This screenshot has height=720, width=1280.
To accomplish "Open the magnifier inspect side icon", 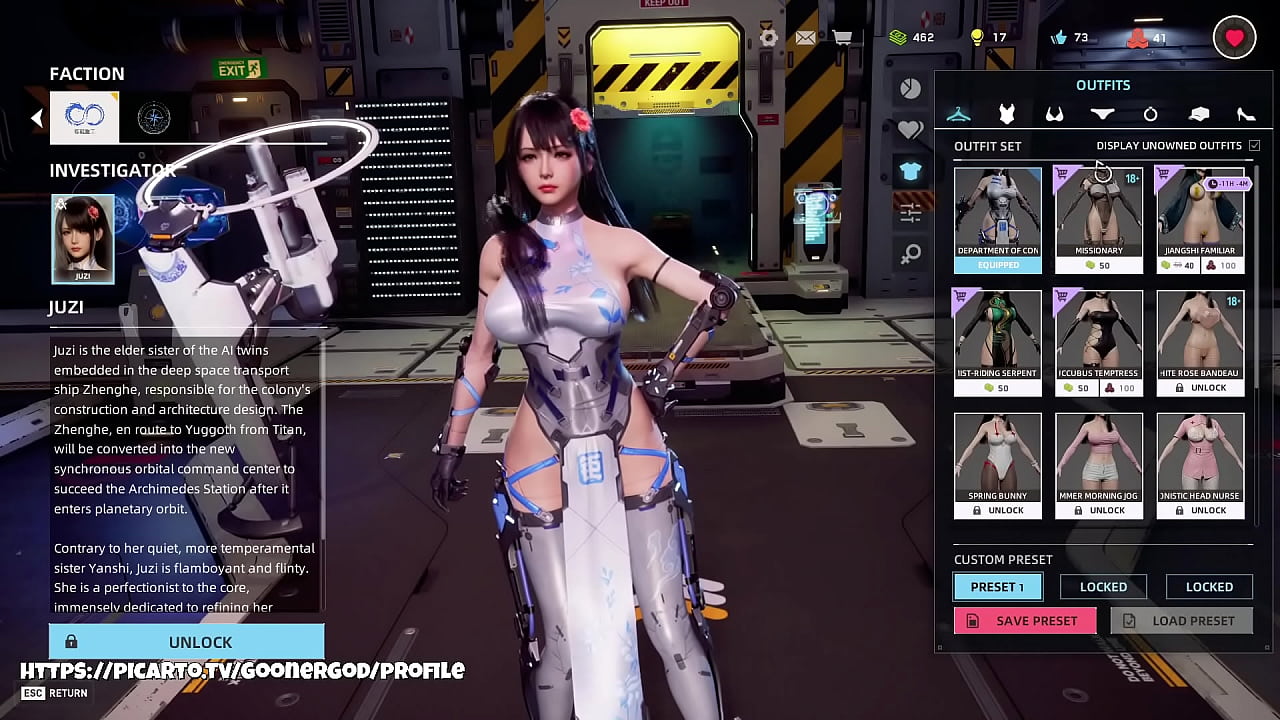I will pyautogui.click(x=910, y=254).
